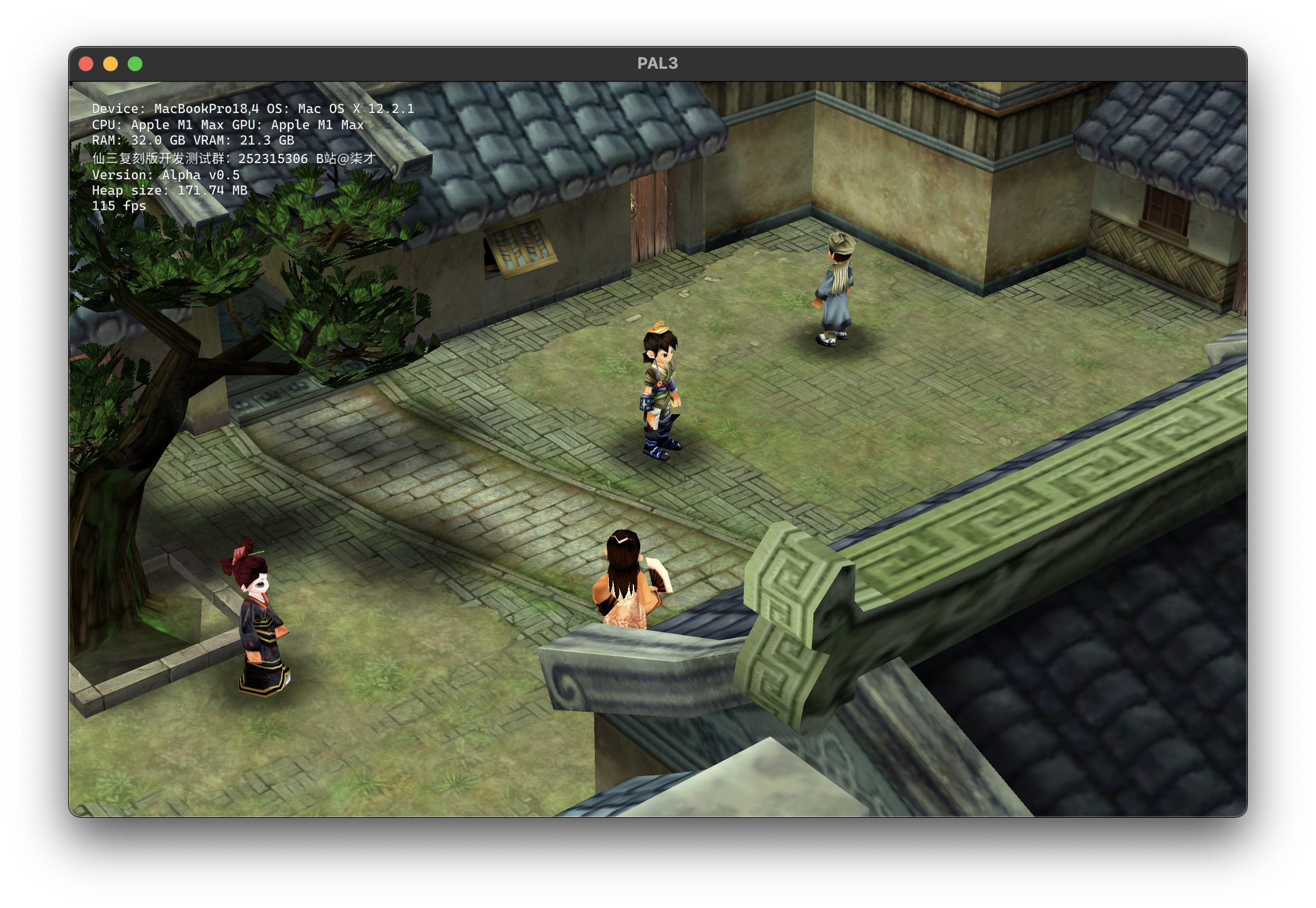Close the PAL3 window
The height and width of the screenshot is (908, 1316).
[x=86, y=64]
